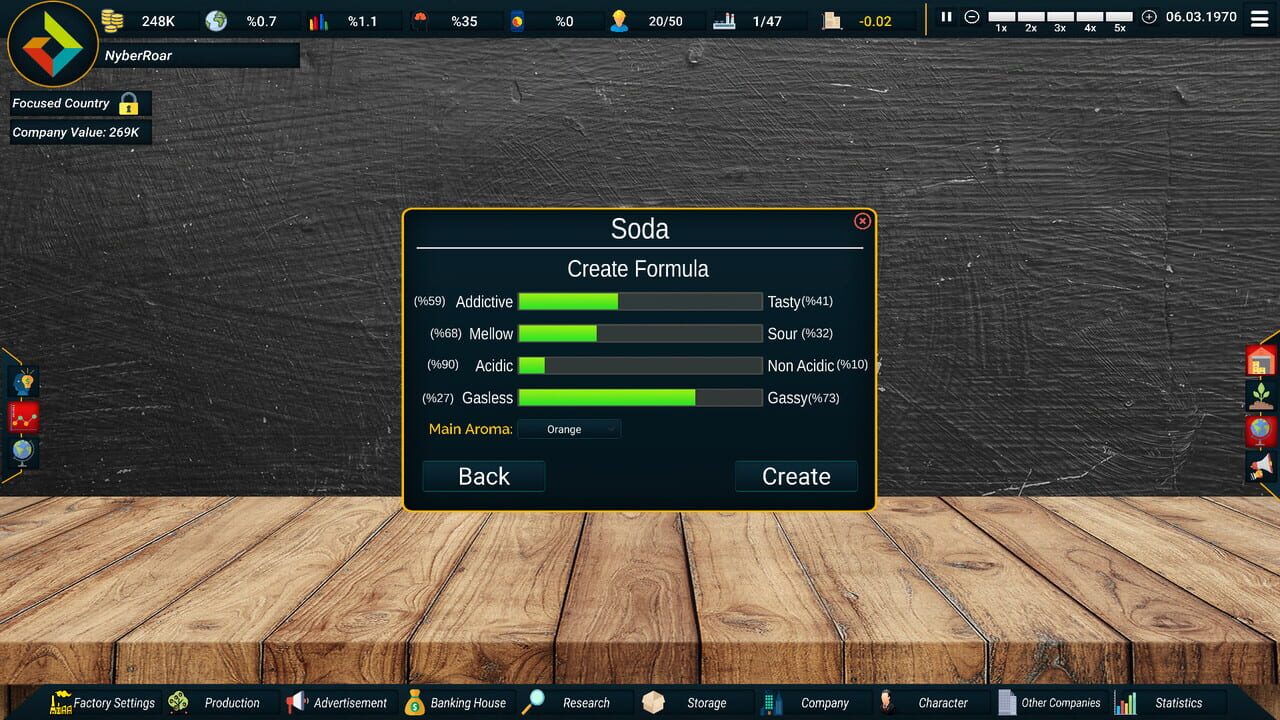The height and width of the screenshot is (720, 1280).
Task: Click the globe icon on the left sidebar
Action: pyautogui.click(x=22, y=451)
